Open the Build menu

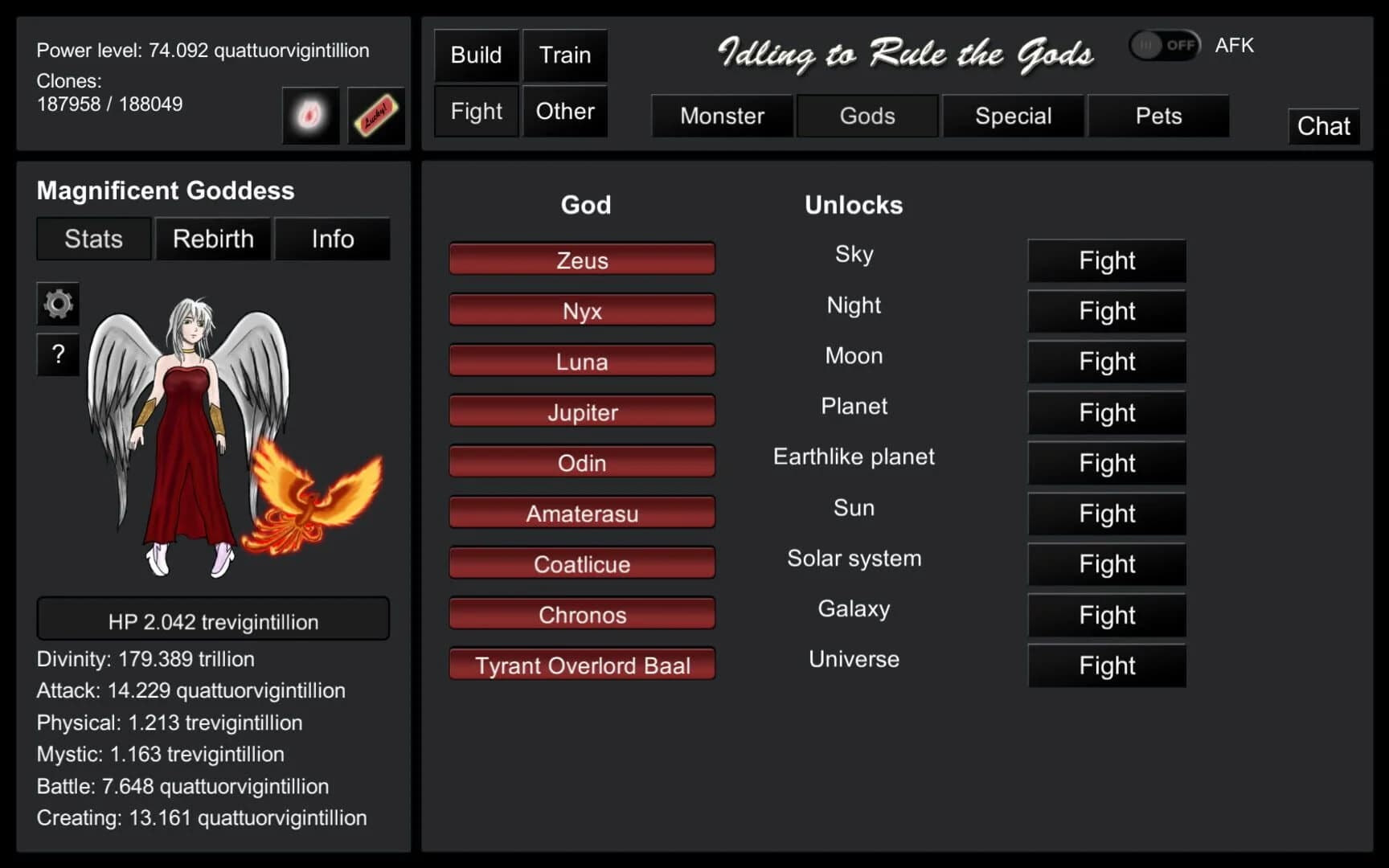(475, 55)
